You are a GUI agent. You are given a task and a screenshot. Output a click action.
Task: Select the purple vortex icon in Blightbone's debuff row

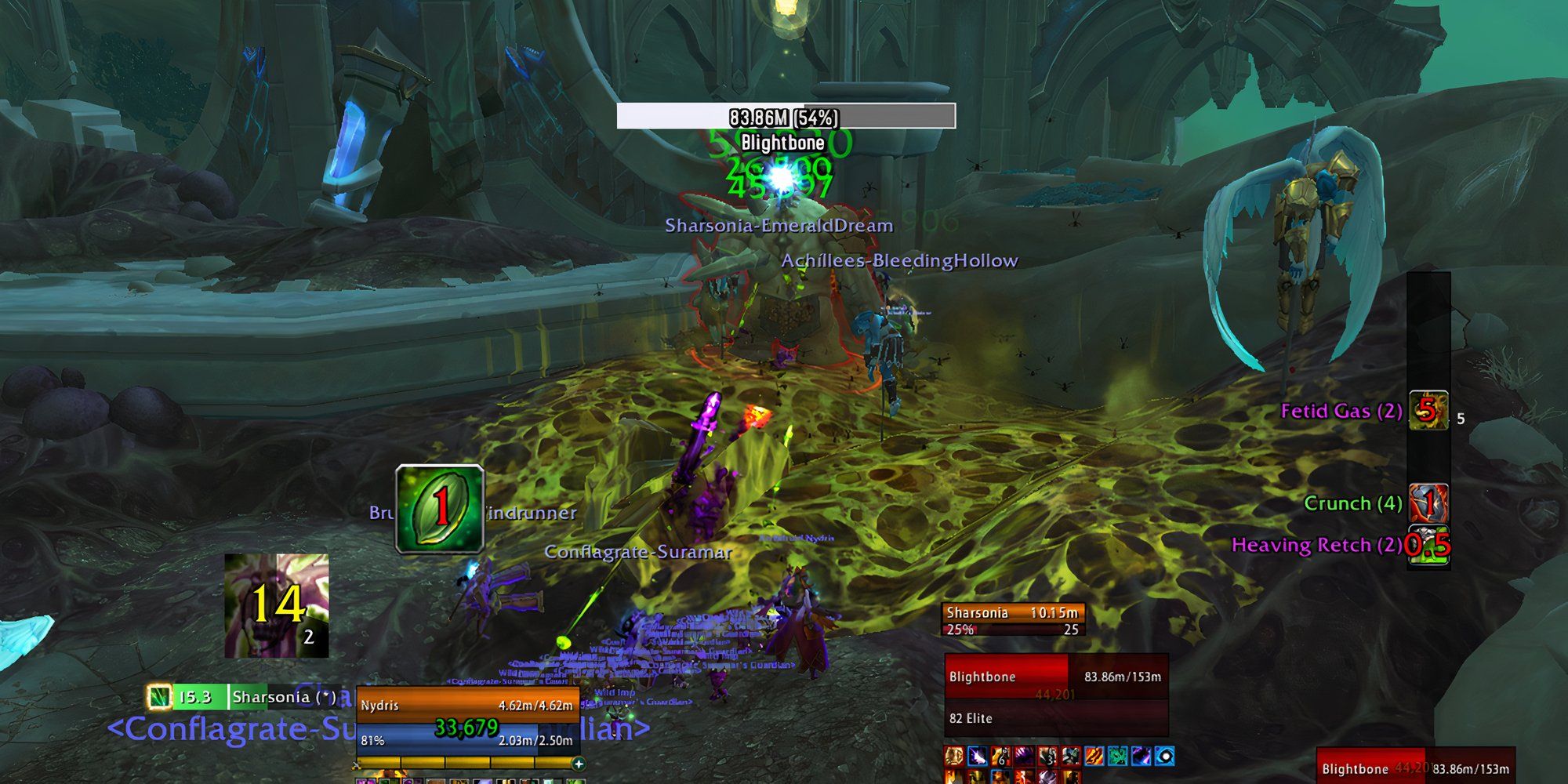1141,755
